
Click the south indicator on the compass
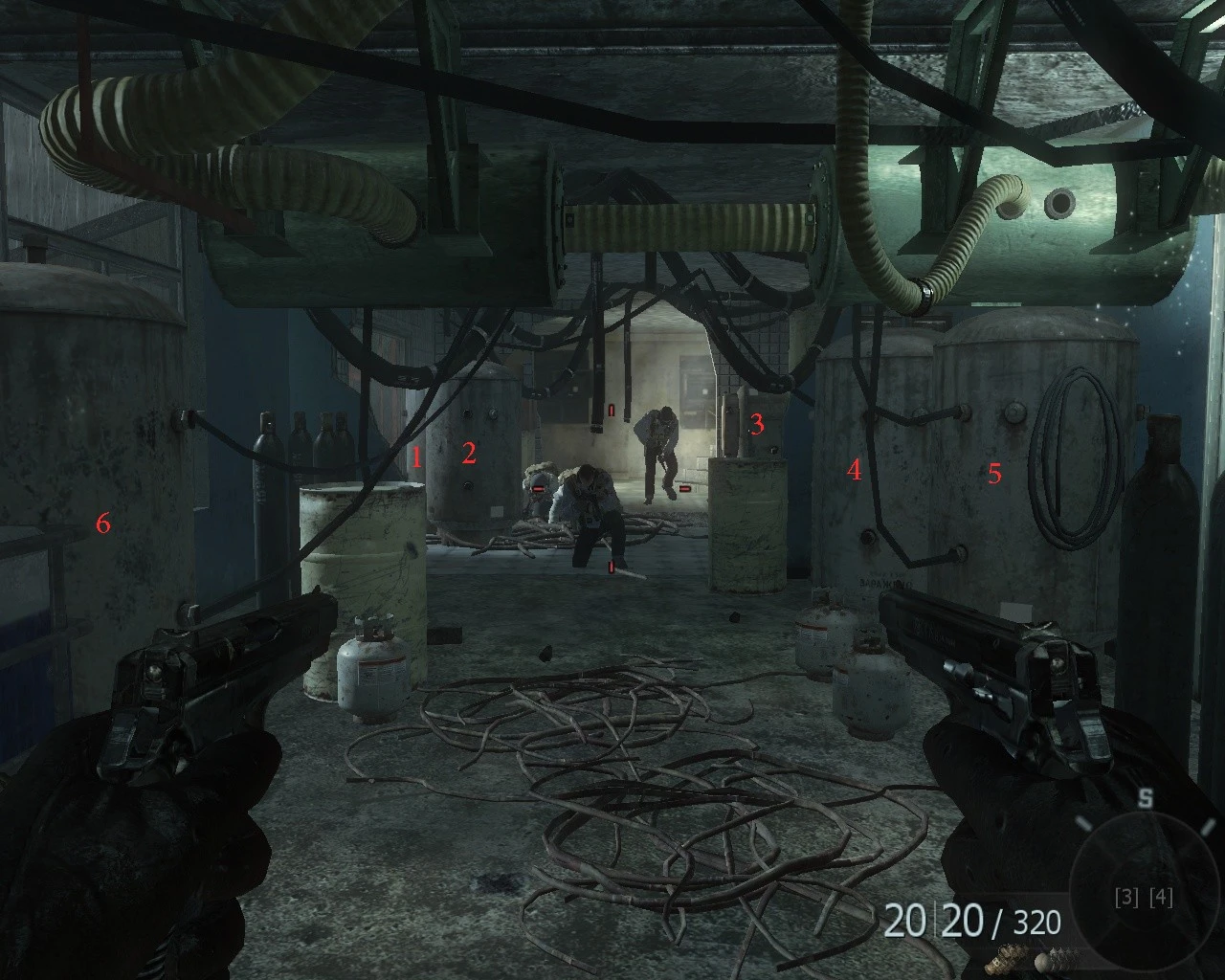(1147, 797)
